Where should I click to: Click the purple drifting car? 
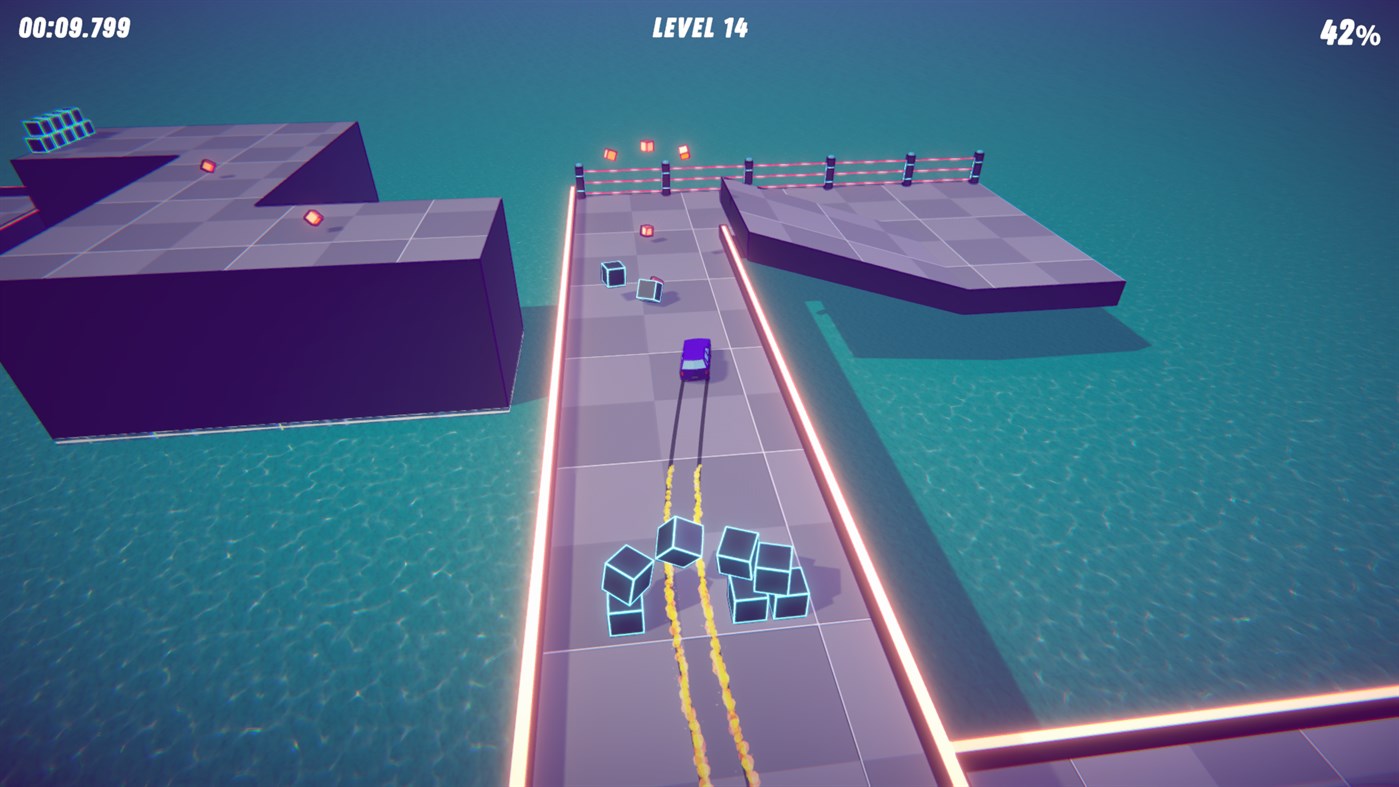pyautogui.click(x=694, y=360)
